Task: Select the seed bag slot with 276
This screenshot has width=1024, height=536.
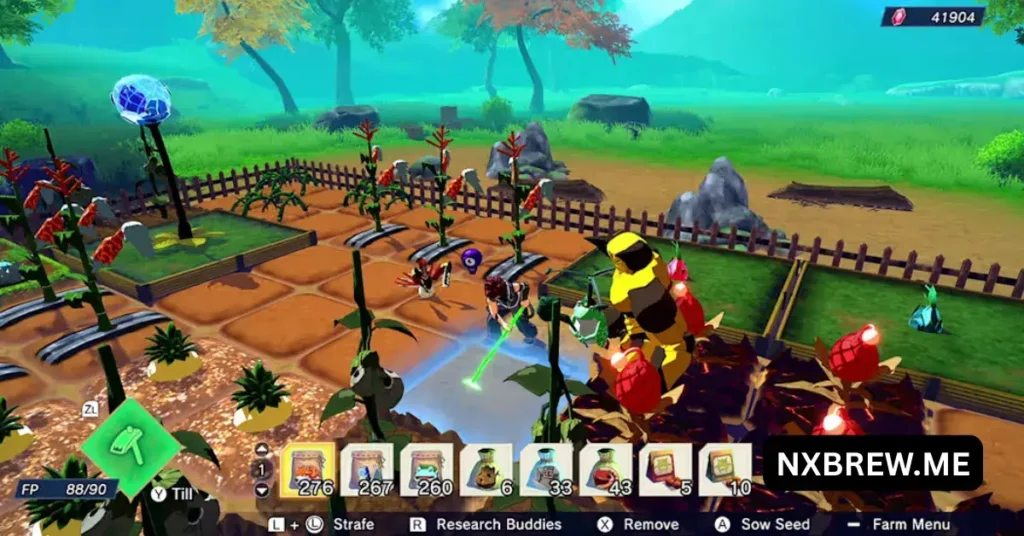Action: pos(307,469)
